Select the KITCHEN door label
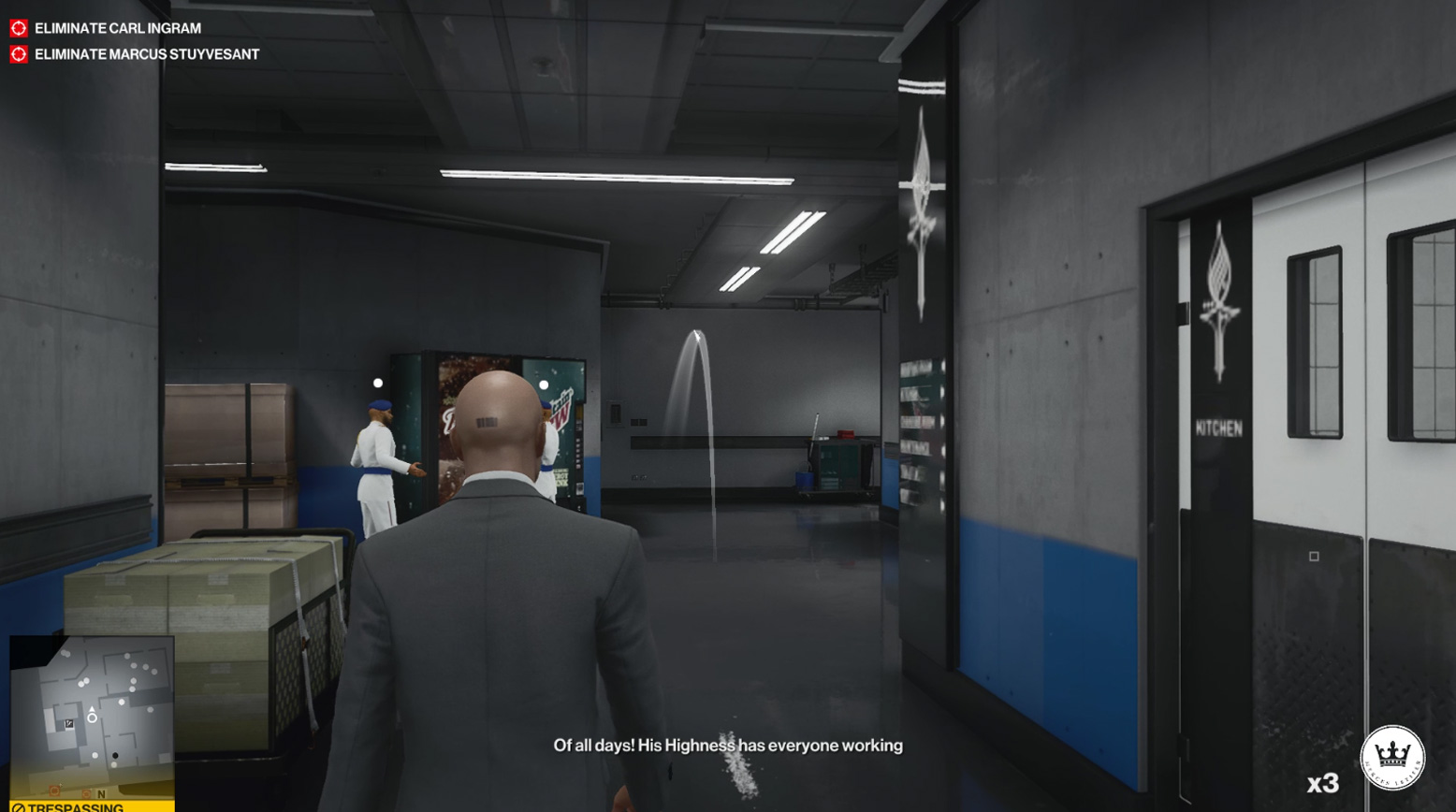The width and height of the screenshot is (1456, 812). tap(1218, 430)
